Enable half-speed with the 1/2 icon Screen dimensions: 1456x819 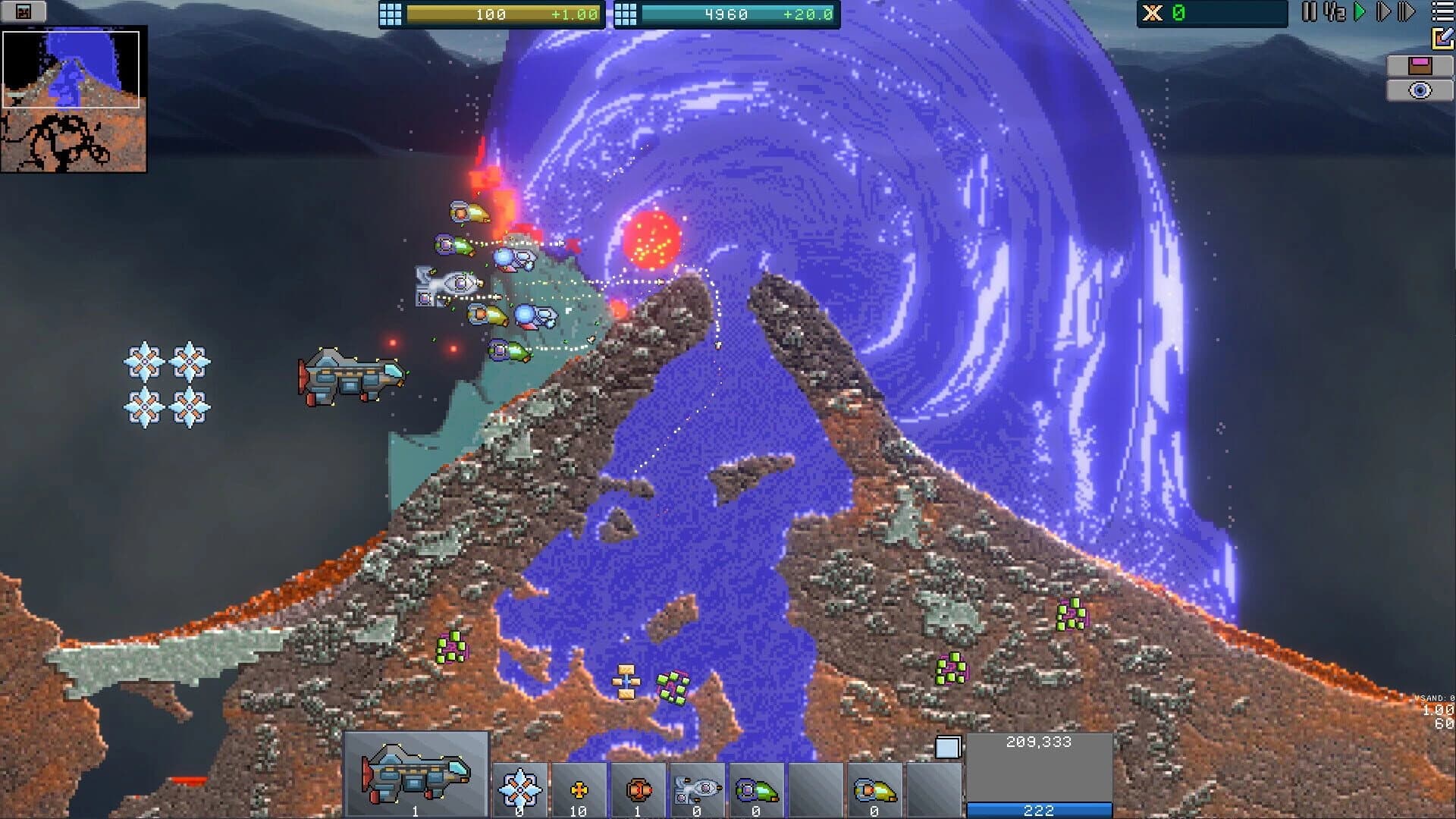coord(1335,12)
